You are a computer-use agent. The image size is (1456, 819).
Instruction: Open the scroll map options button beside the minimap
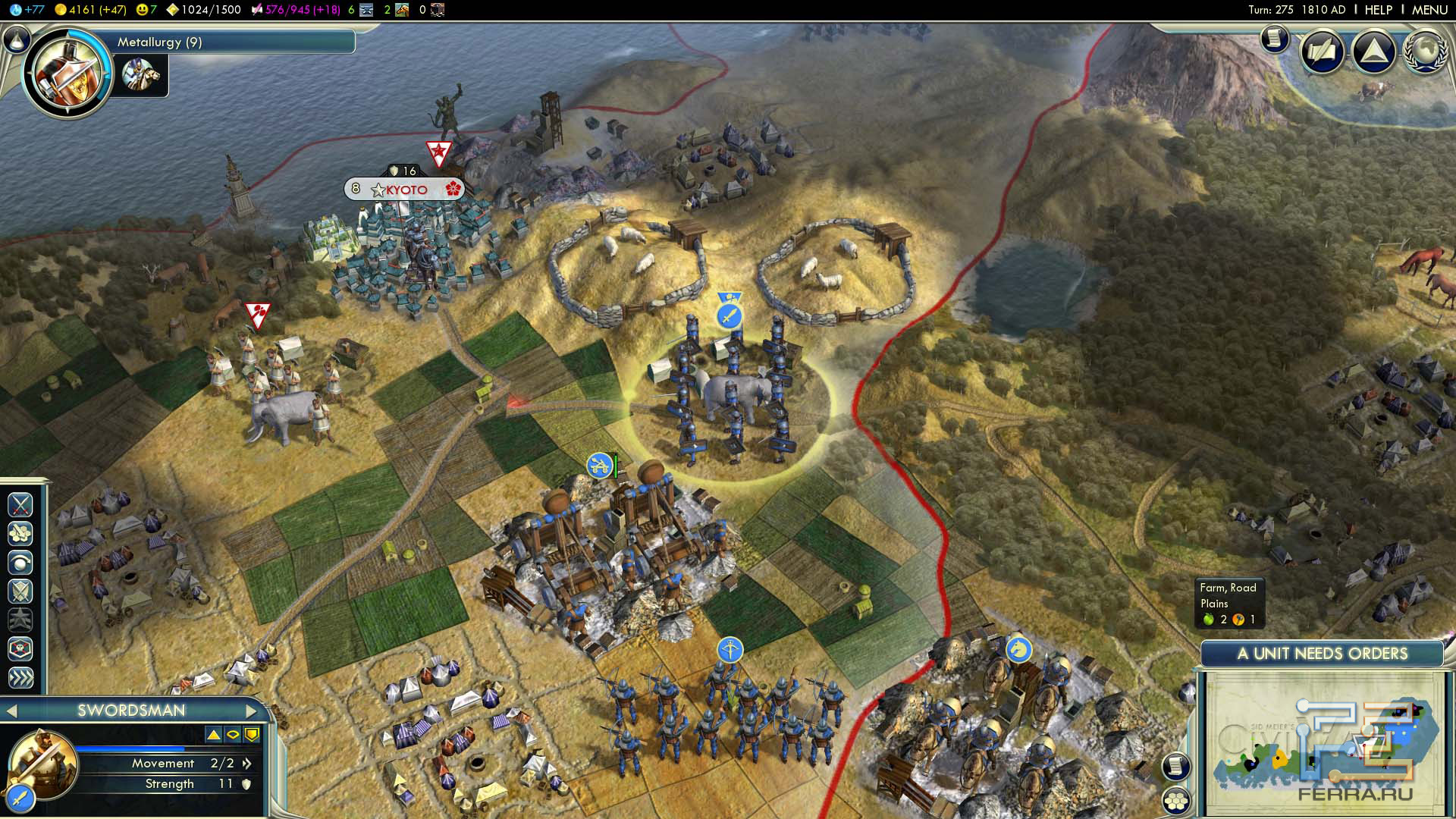pyautogui.click(x=1175, y=766)
